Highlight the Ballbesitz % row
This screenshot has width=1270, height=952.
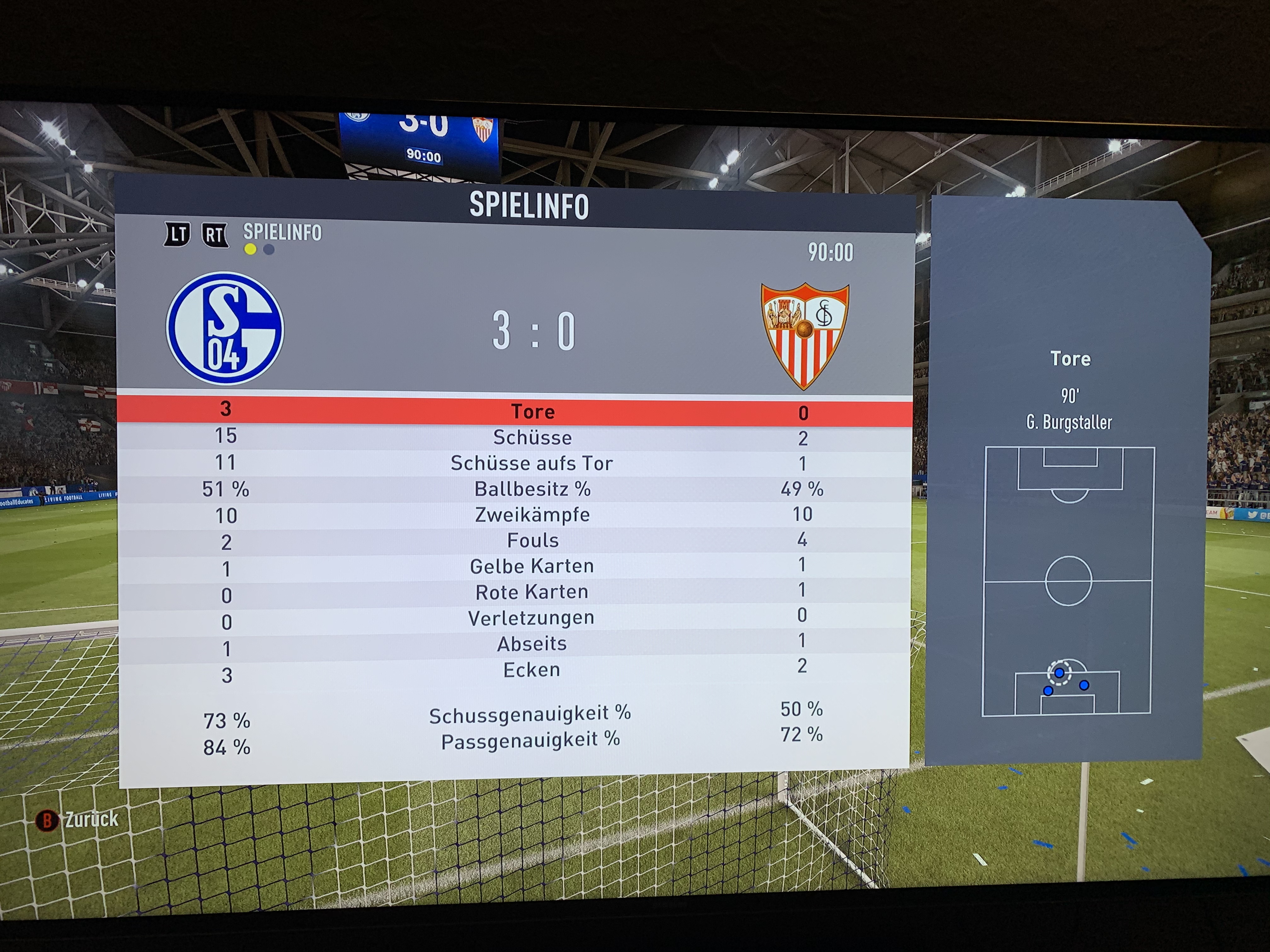532,489
